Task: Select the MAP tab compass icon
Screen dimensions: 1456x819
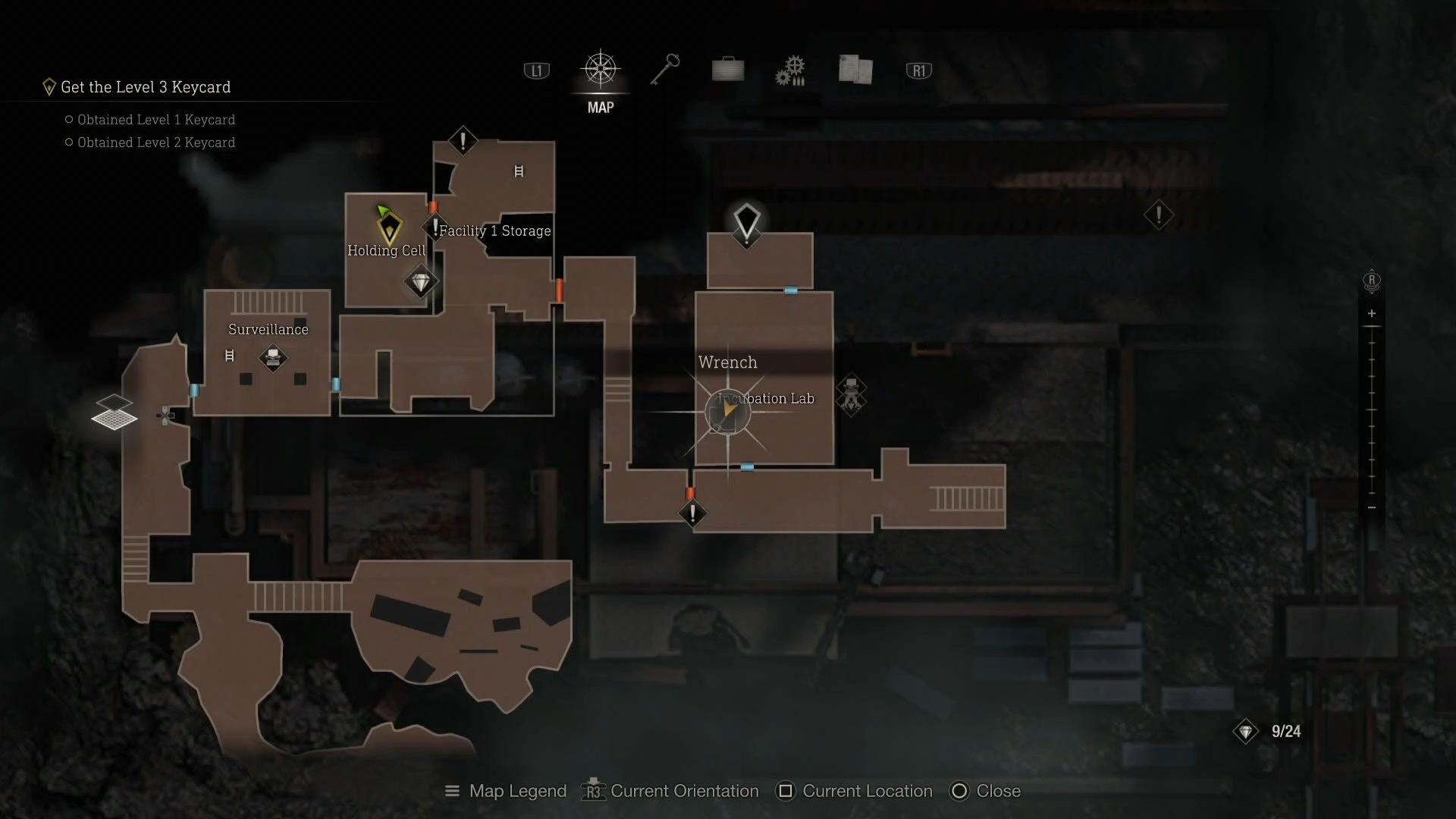Action: click(600, 70)
